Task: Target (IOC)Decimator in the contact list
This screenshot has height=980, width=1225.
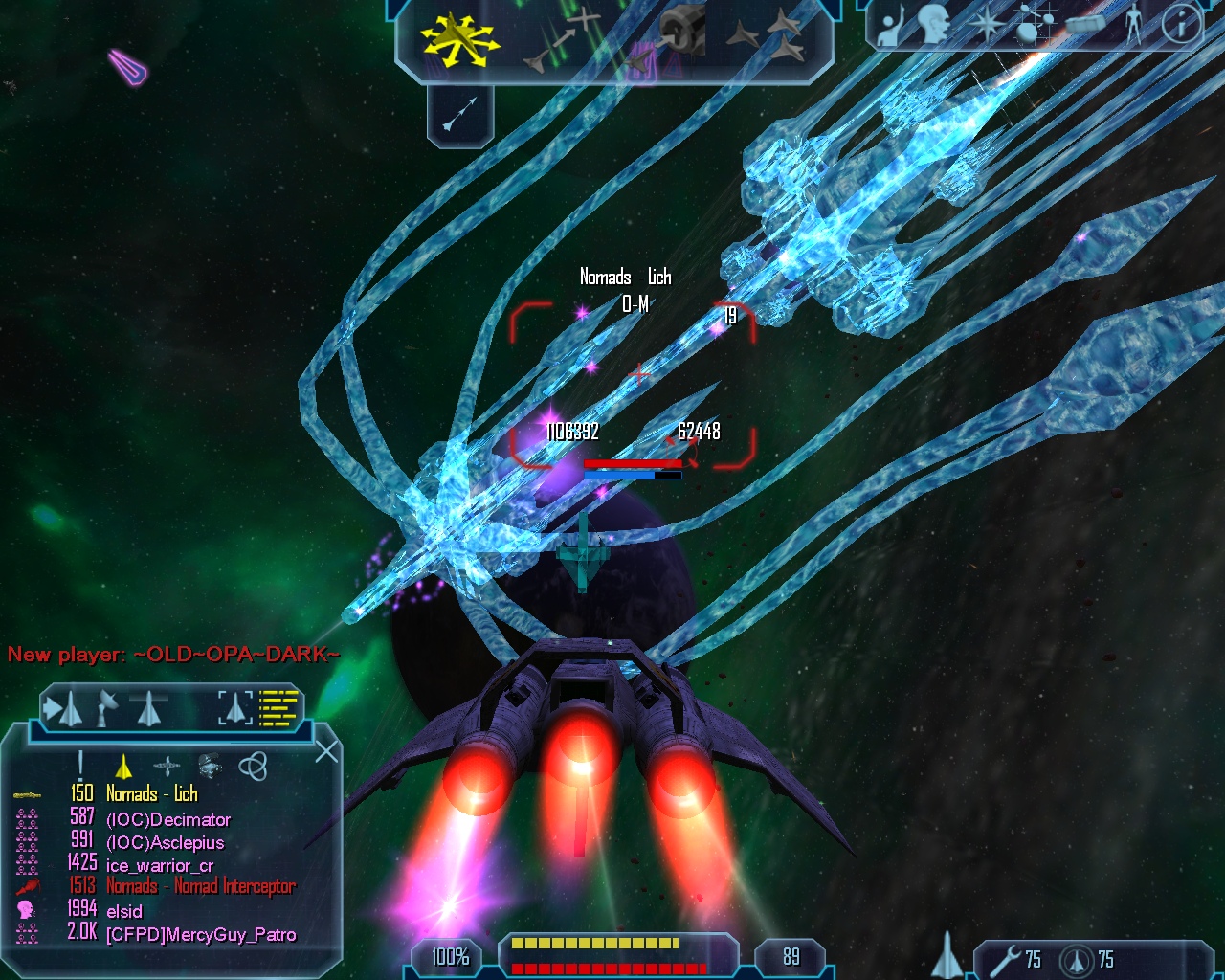Action: click(x=168, y=819)
